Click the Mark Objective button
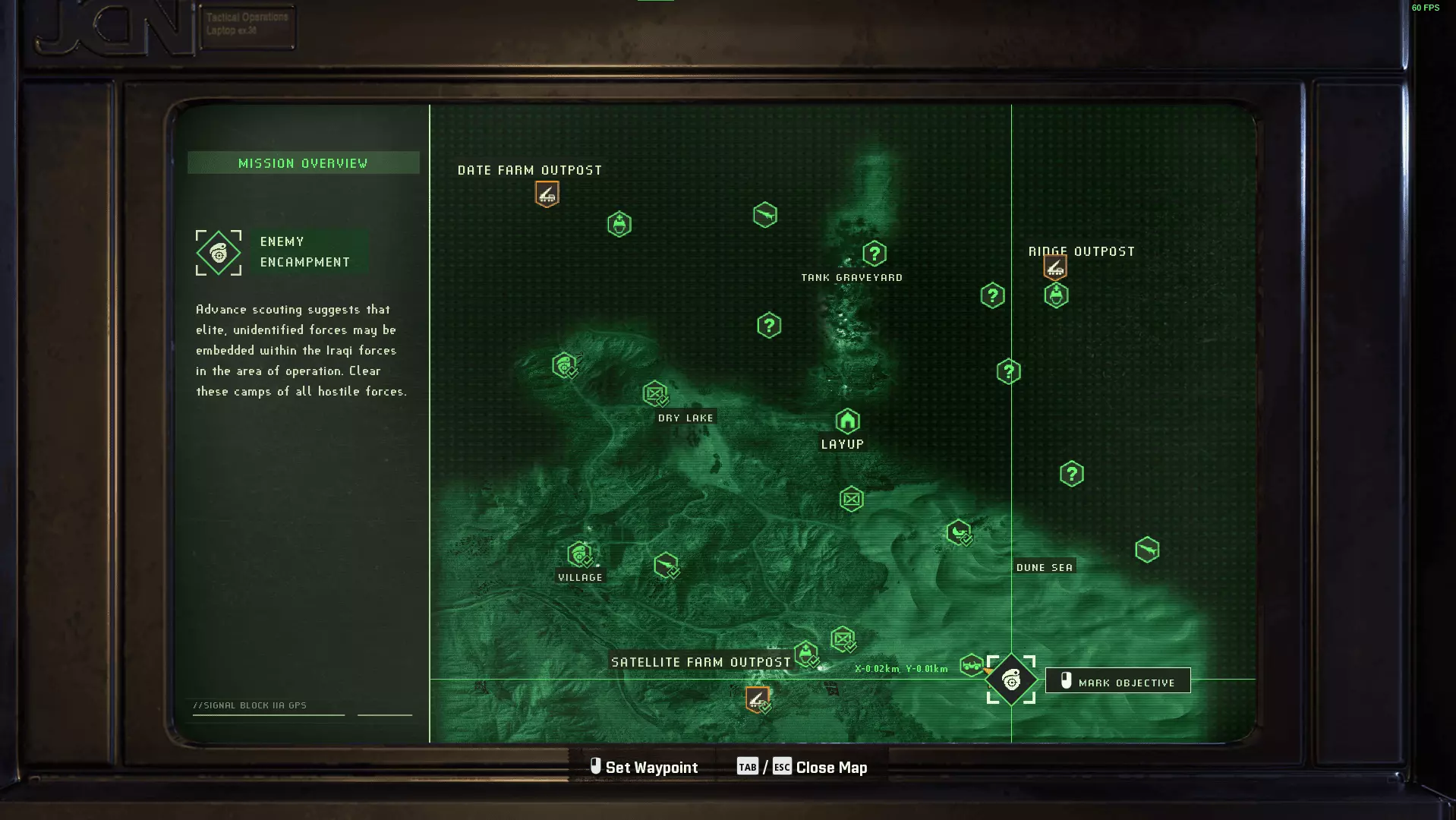 [1117, 681]
